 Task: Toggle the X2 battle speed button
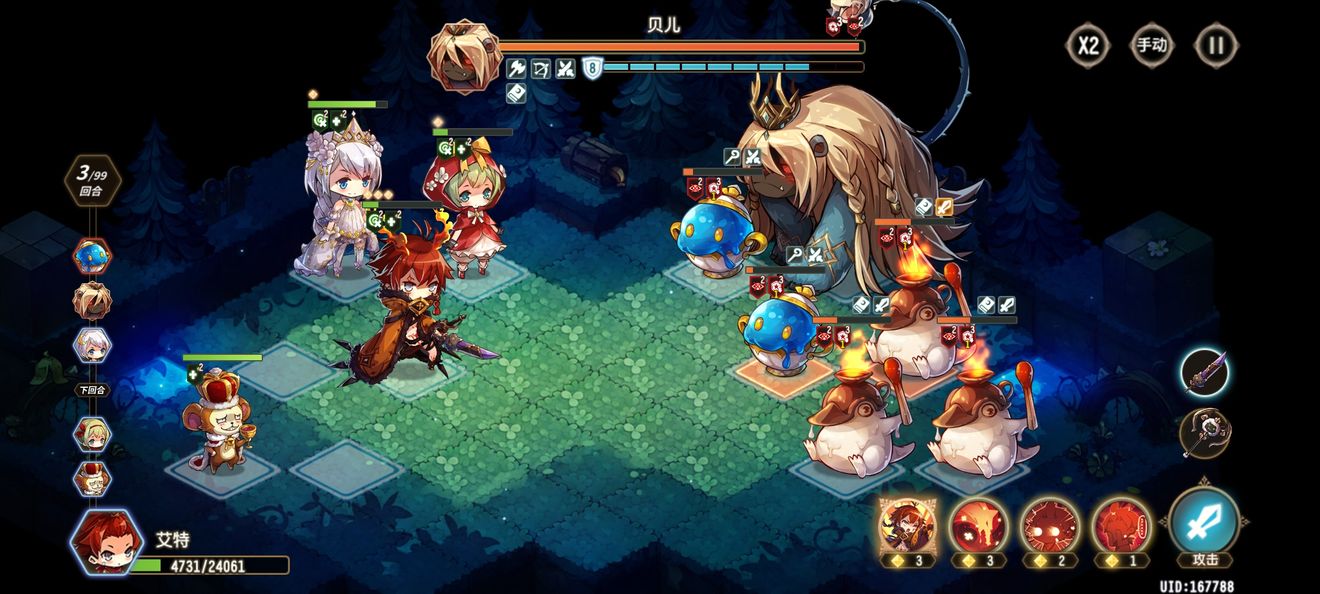tap(1087, 45)
